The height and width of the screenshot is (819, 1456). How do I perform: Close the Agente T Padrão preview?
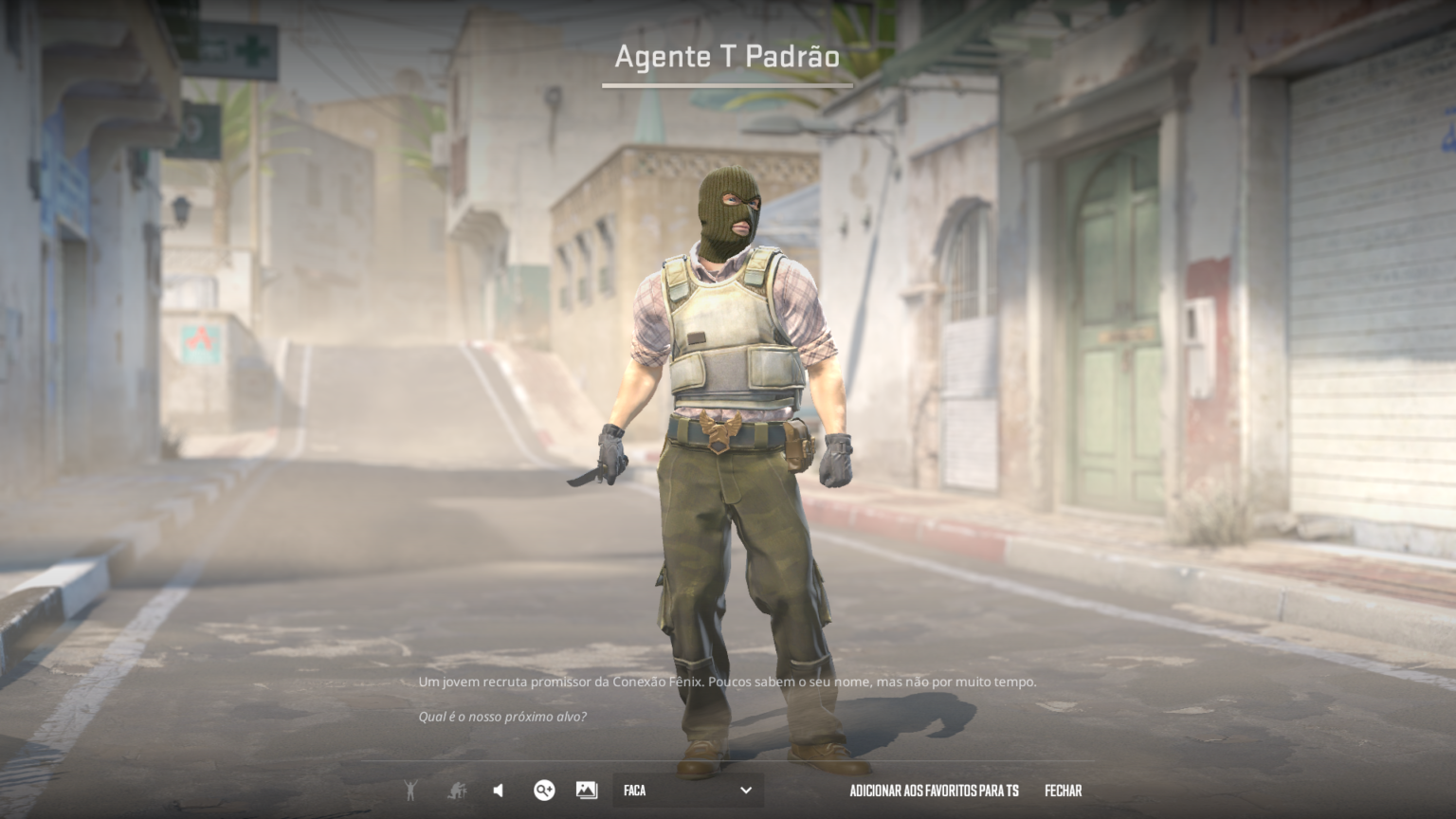[1064, 790]
